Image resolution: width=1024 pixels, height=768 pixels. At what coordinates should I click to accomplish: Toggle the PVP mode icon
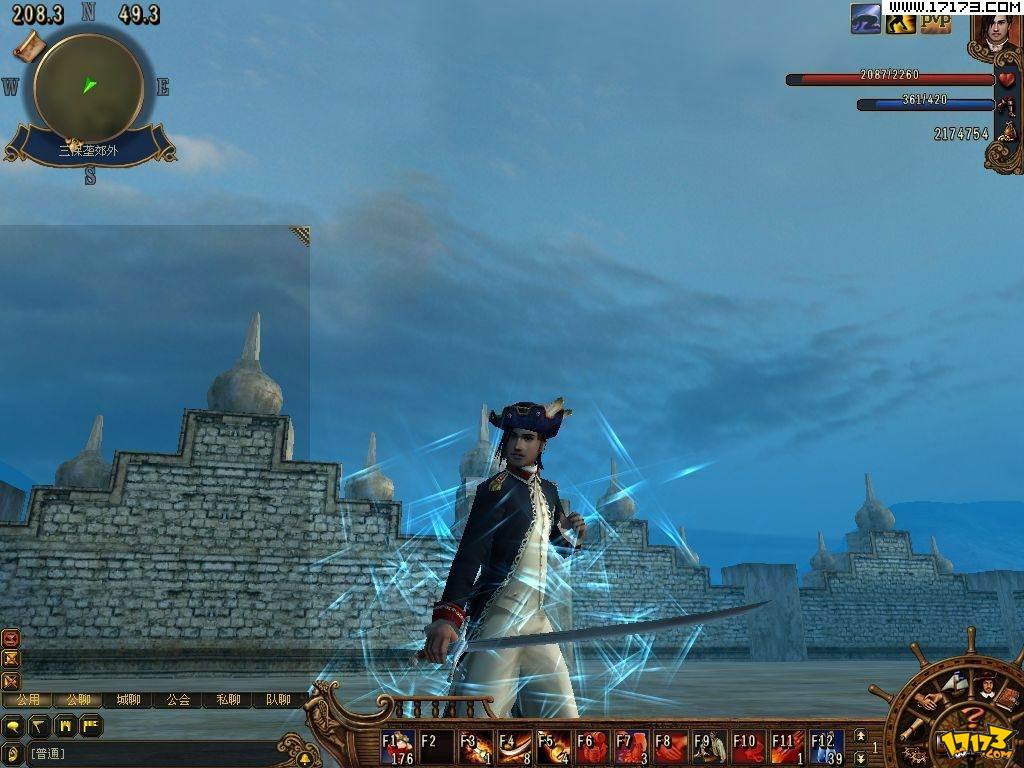pos(936,19)
